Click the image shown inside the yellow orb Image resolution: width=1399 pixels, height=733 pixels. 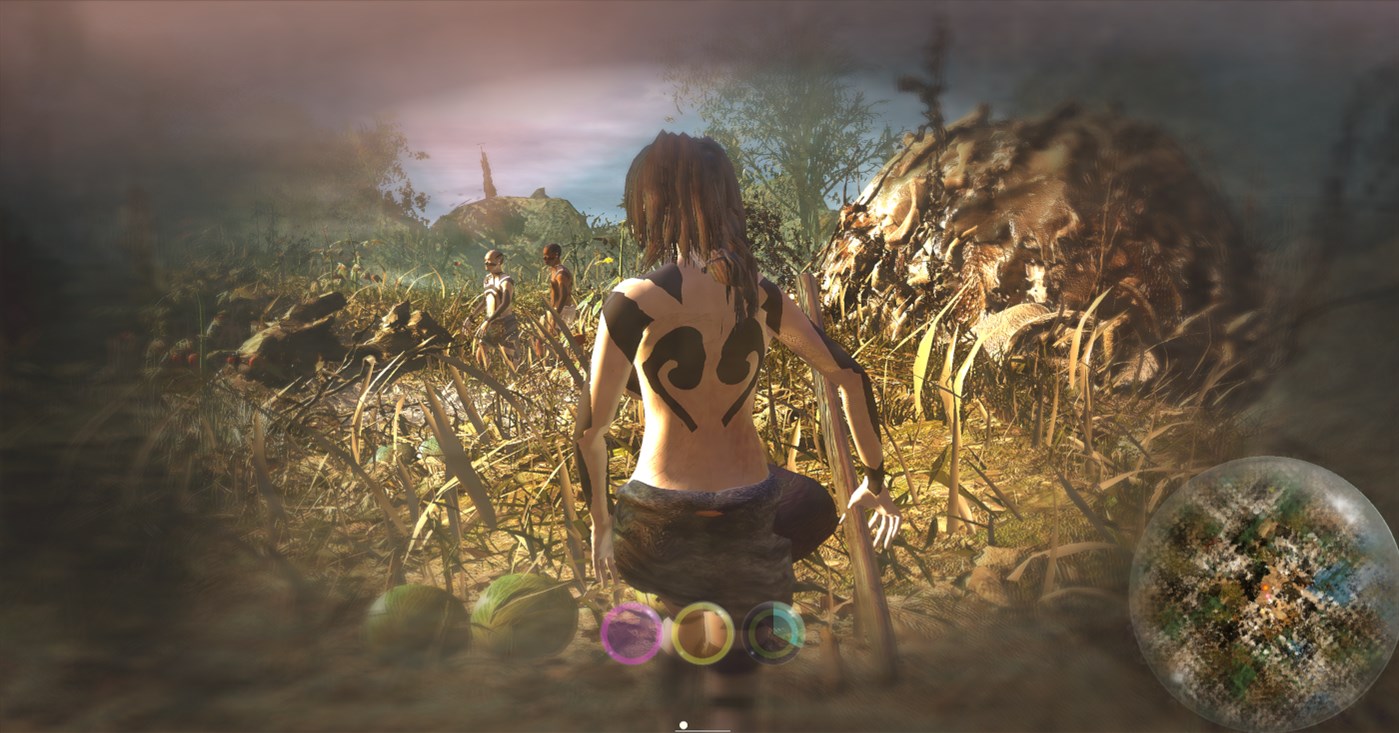click(703, 631)
